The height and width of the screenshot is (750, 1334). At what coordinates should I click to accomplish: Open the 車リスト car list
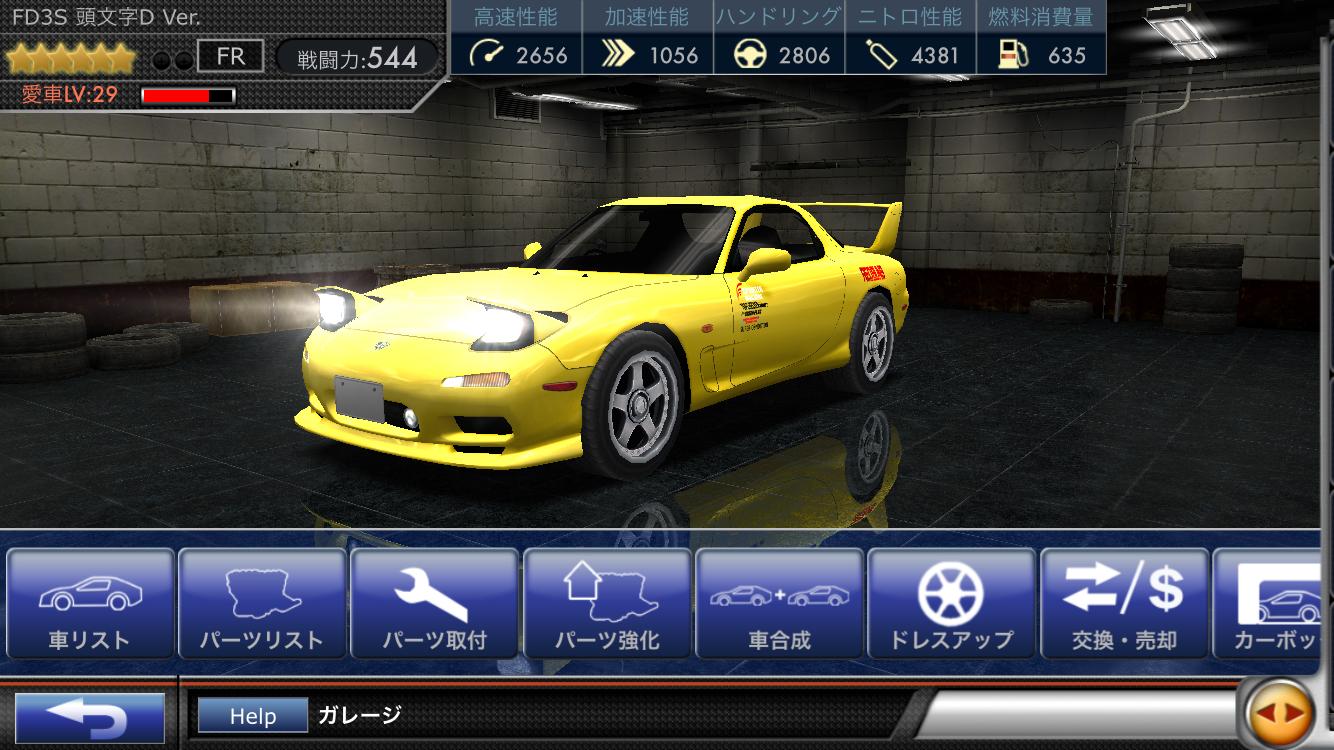[90, 603]
